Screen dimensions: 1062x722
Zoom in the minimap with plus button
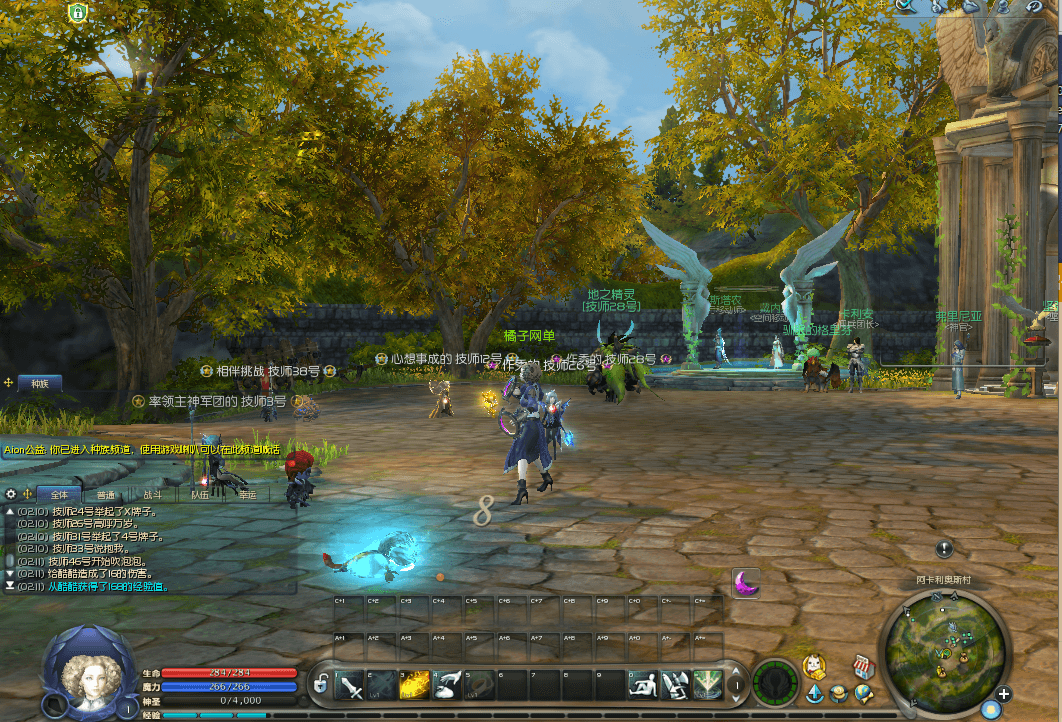tap(1004, 694)
